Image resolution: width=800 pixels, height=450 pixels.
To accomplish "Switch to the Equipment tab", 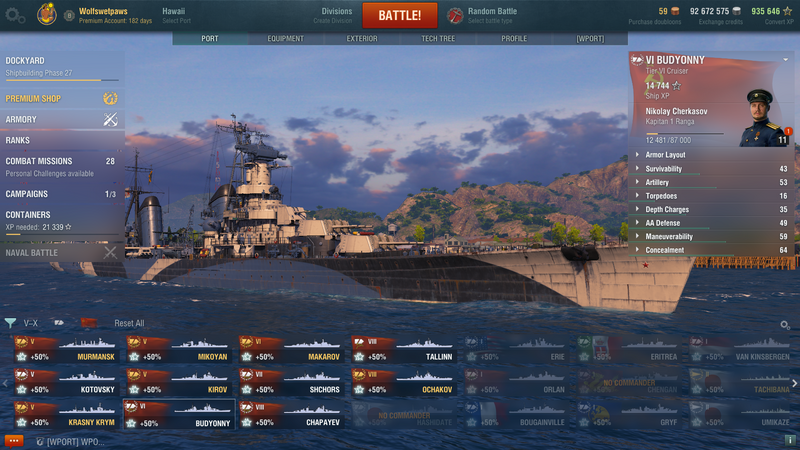I will coord(286,39).
